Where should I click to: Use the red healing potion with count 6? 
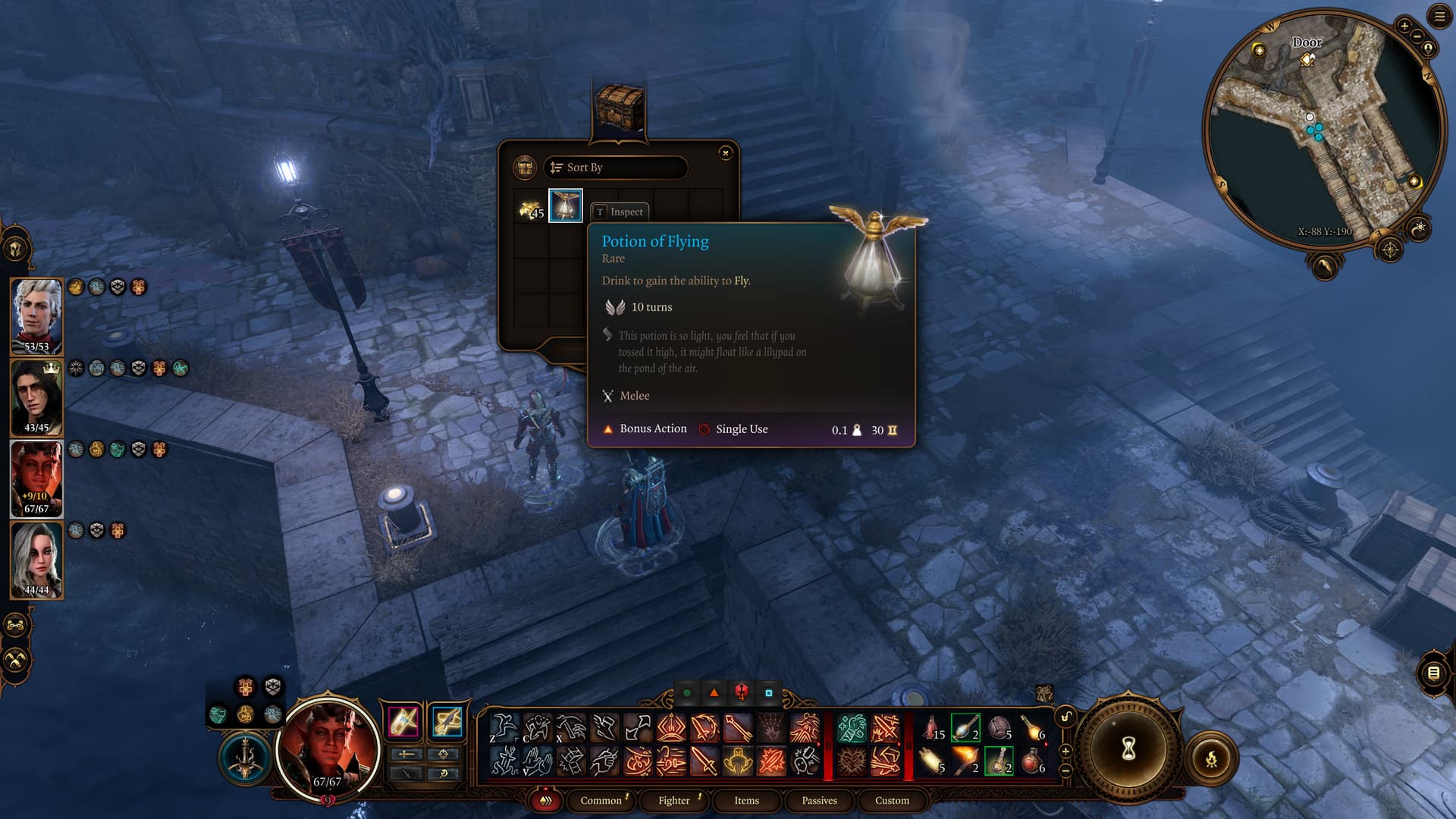[1033, 761]
